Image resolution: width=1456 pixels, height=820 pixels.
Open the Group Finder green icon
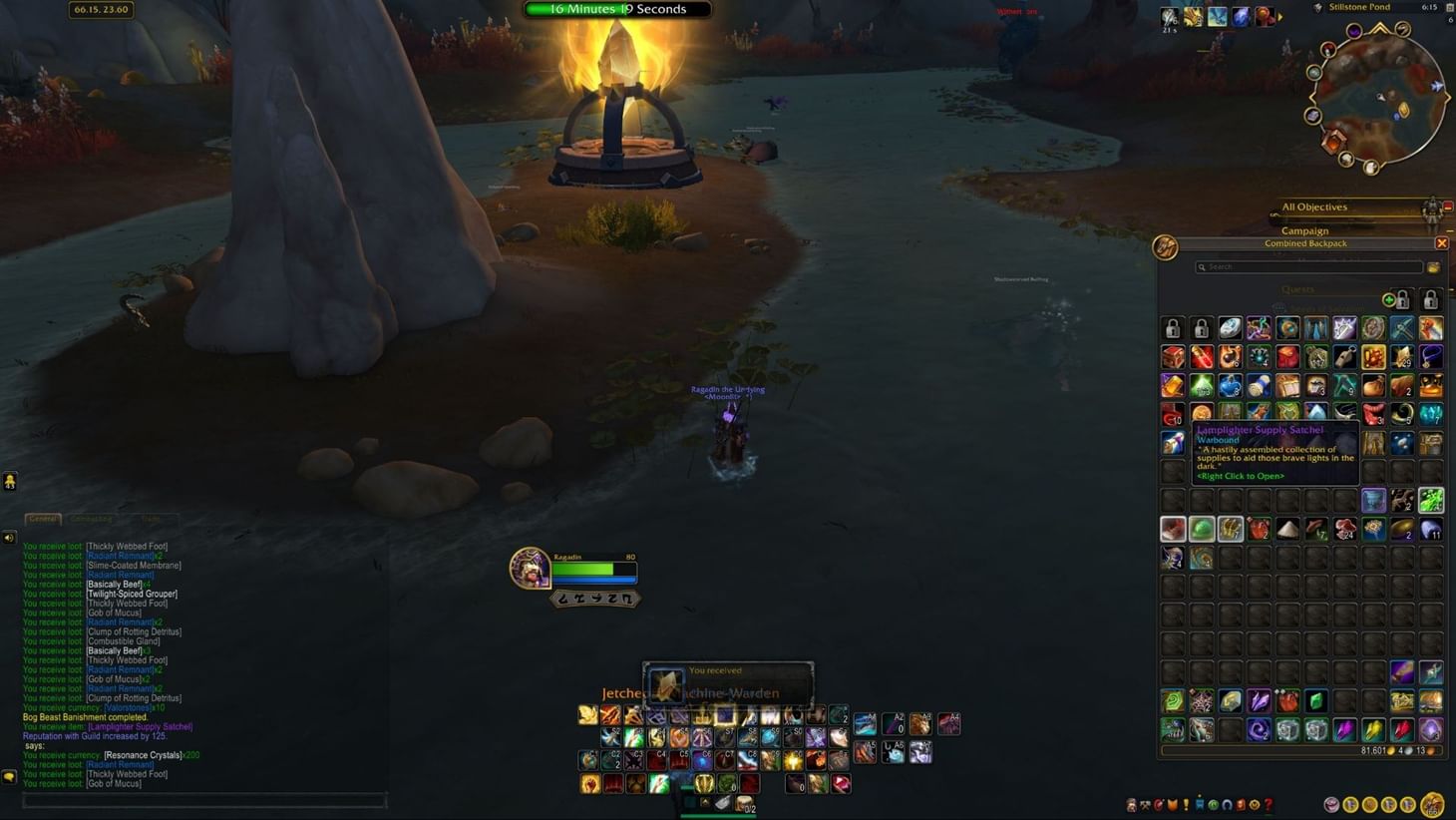coord(1215,804)
